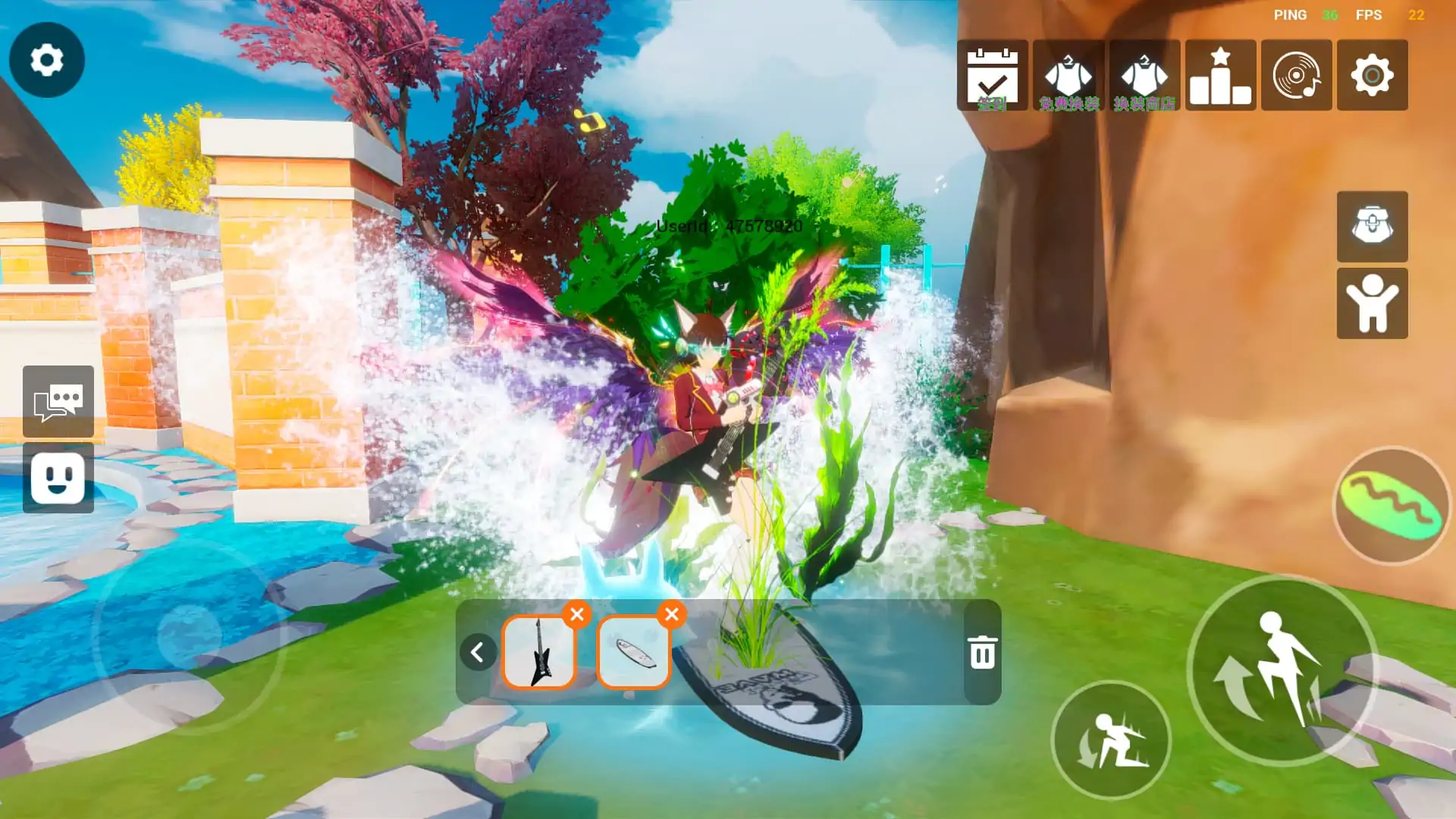Screen dimensions: 1456x819
Task: Open the emoji face menu
Action: point(58,478)
